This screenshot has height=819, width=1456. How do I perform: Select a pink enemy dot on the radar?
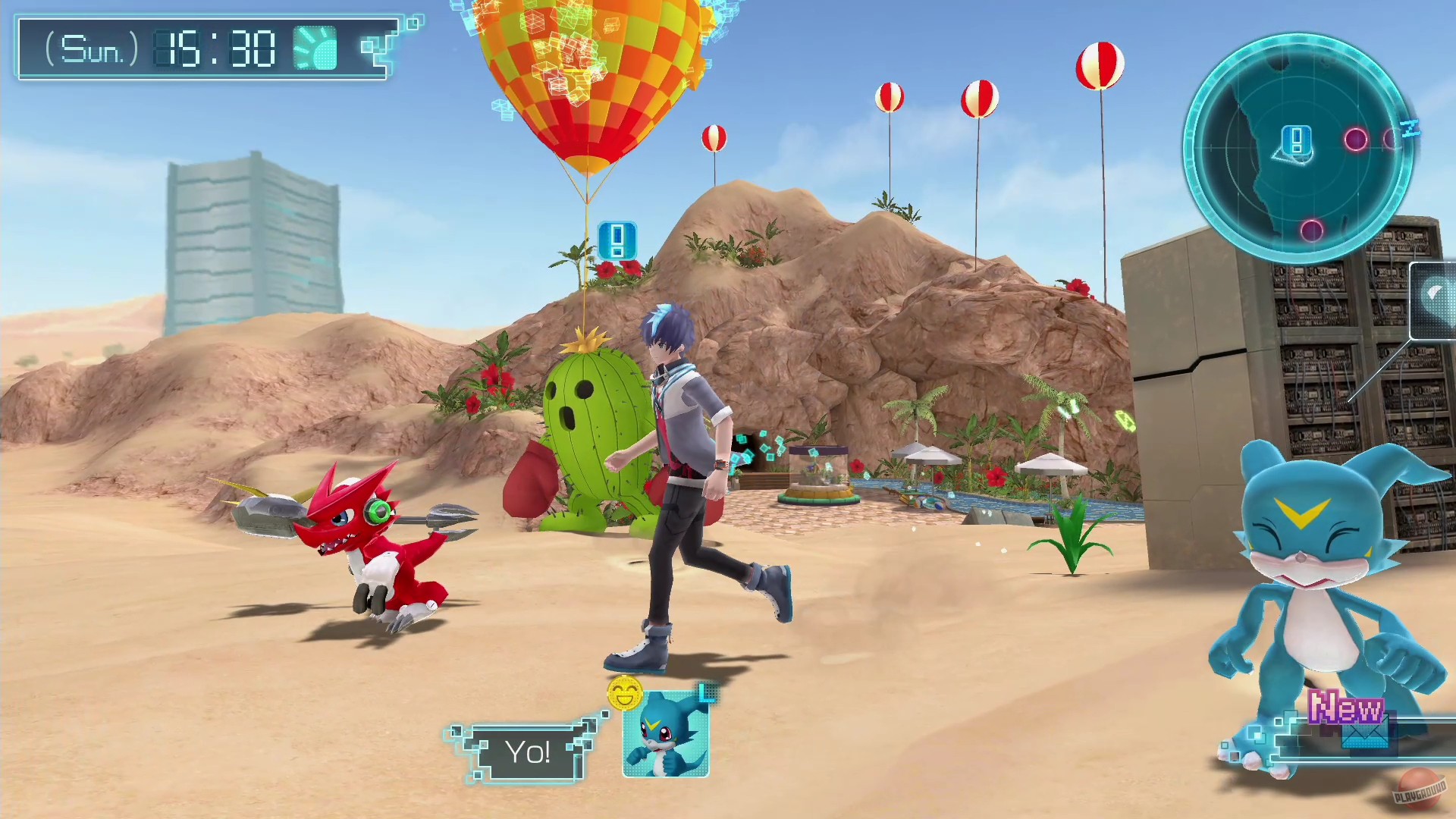click(x=1357, y=140)
